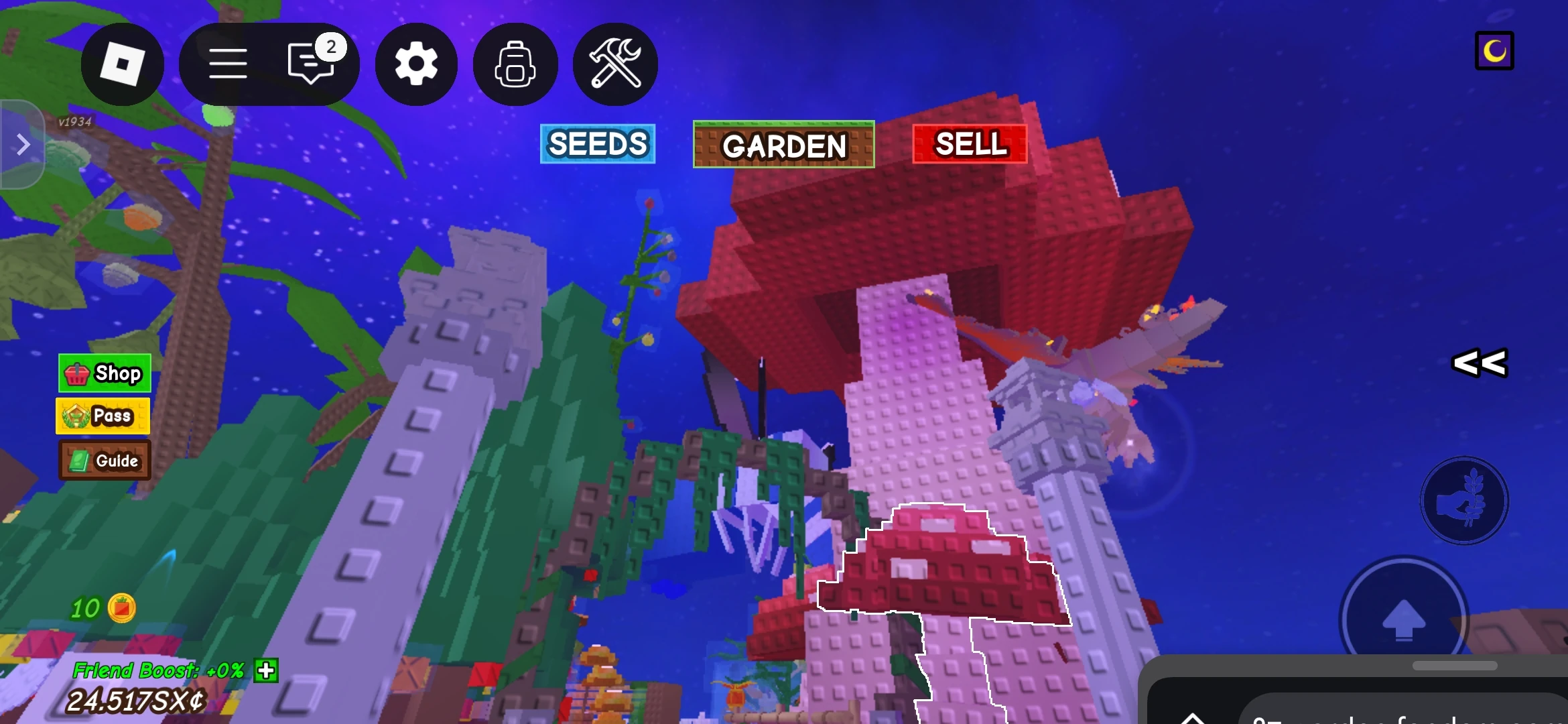Open the Pass menu
This screenshot has height=724, width=1568.
click(x=102, y=416)
